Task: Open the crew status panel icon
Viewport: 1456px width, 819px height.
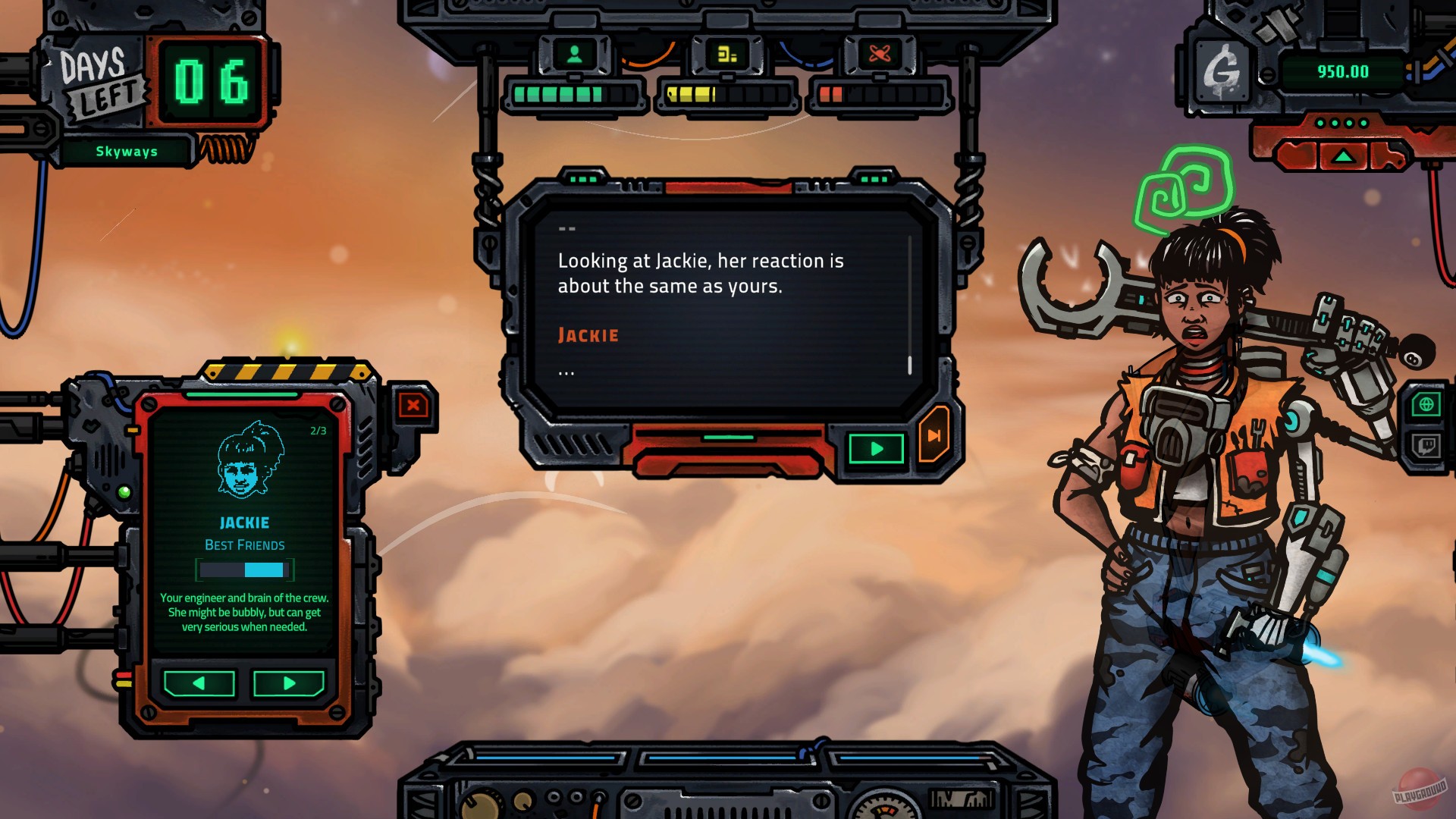Action: [x=574, y=55]
